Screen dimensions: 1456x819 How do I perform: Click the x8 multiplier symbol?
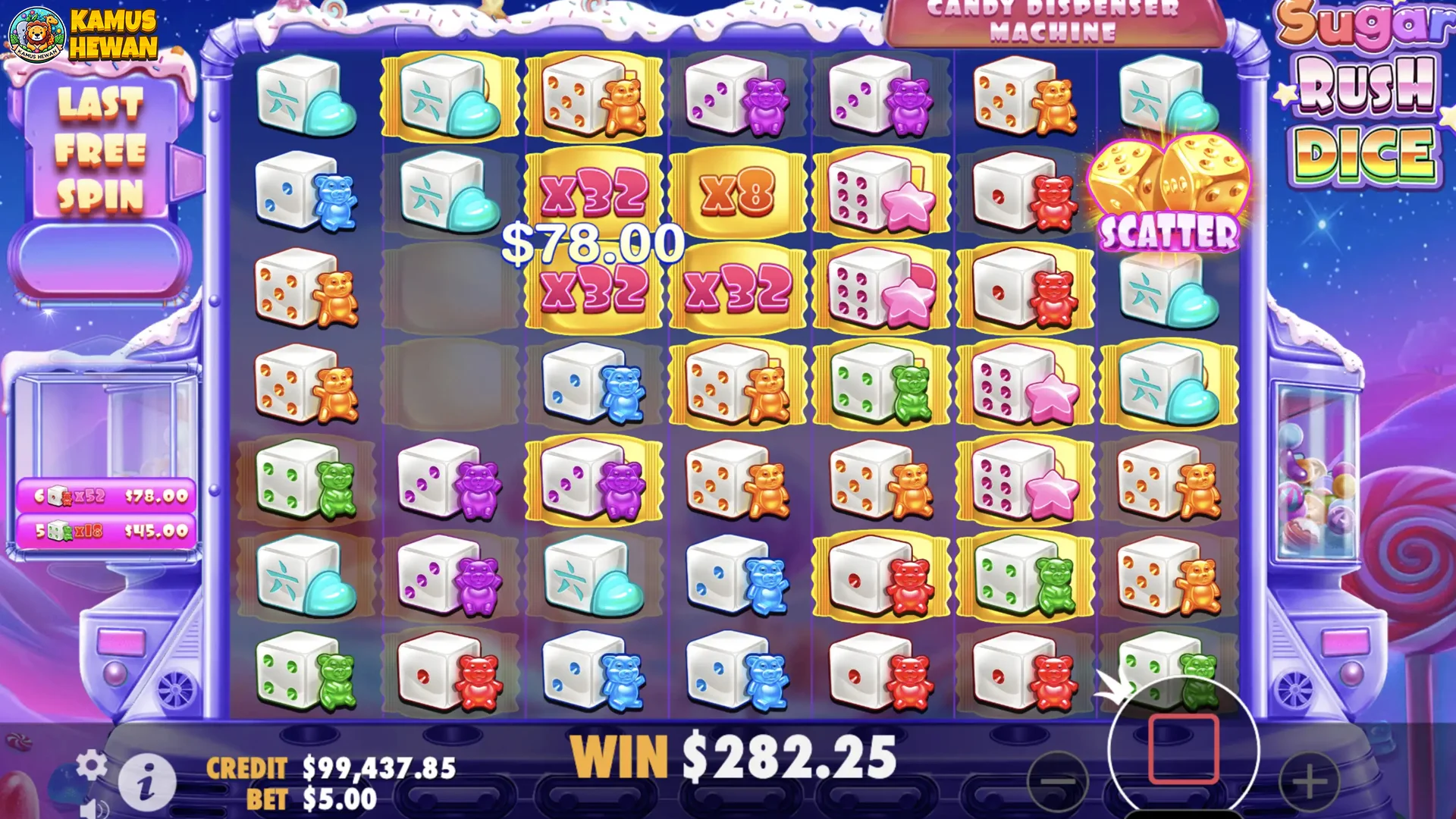pos(738,196)
